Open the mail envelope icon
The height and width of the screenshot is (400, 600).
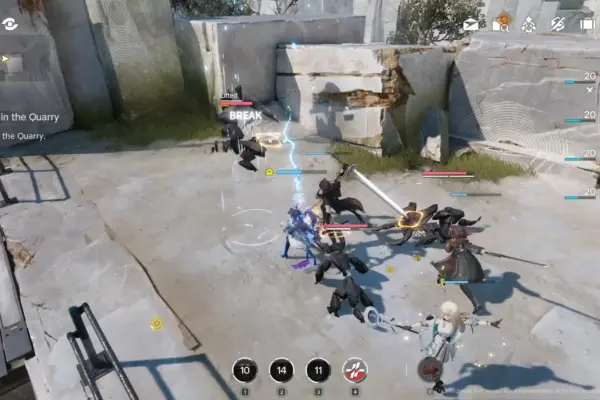(x=471, y=24)
